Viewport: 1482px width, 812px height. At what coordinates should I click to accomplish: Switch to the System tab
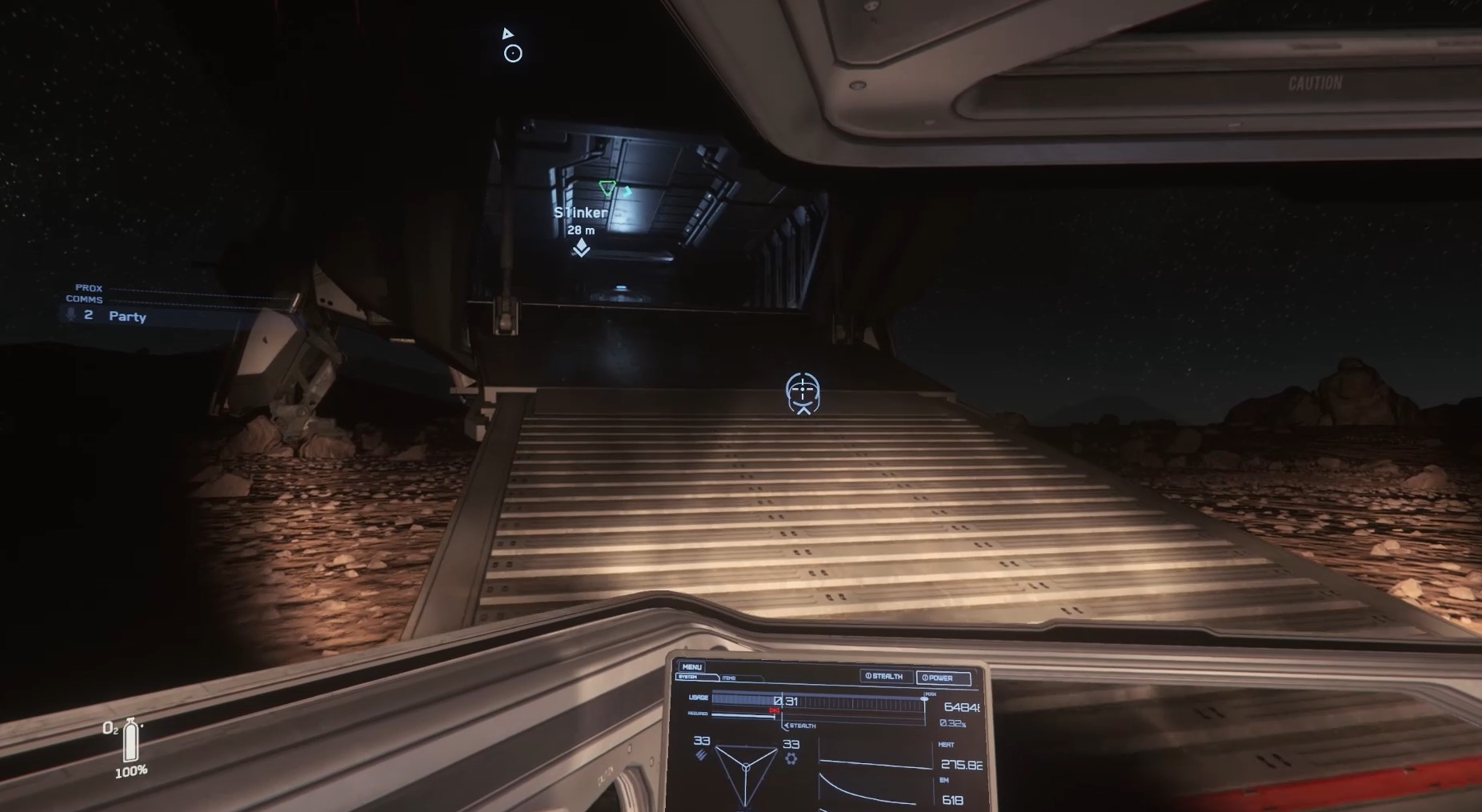point(687,678)
